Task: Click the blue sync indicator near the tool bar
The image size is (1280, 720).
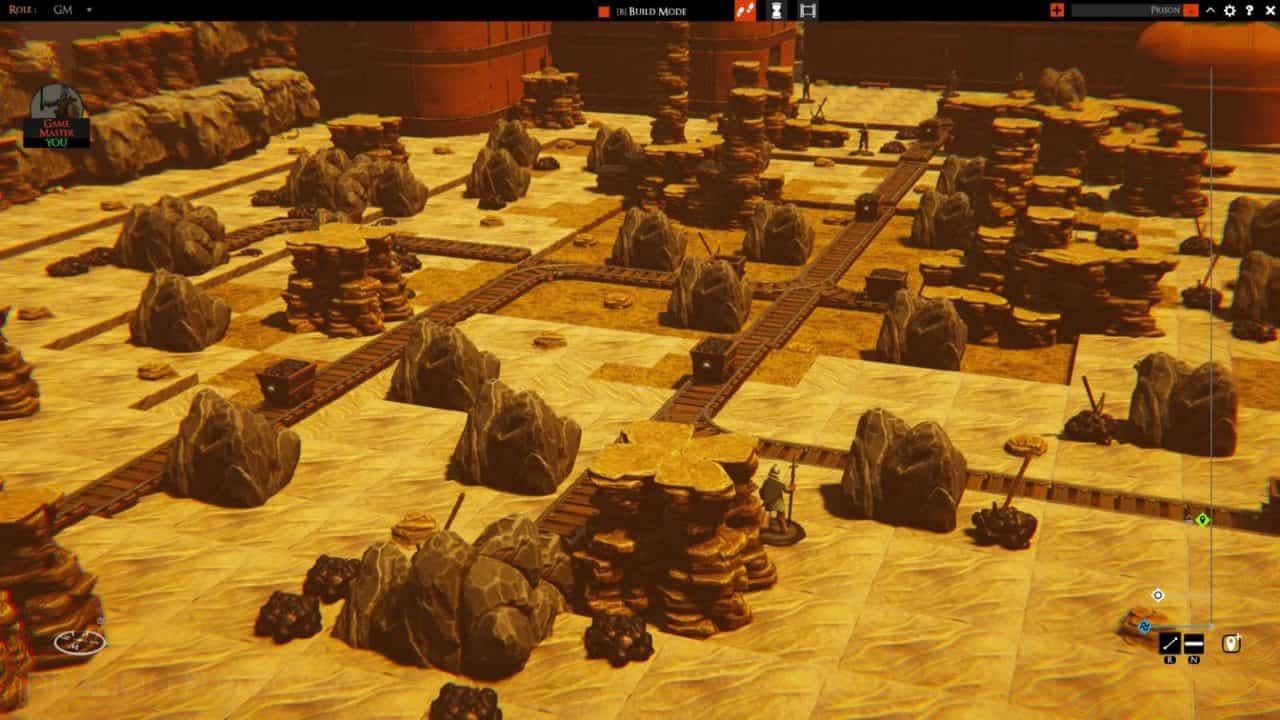Action: pos(1144,627)
